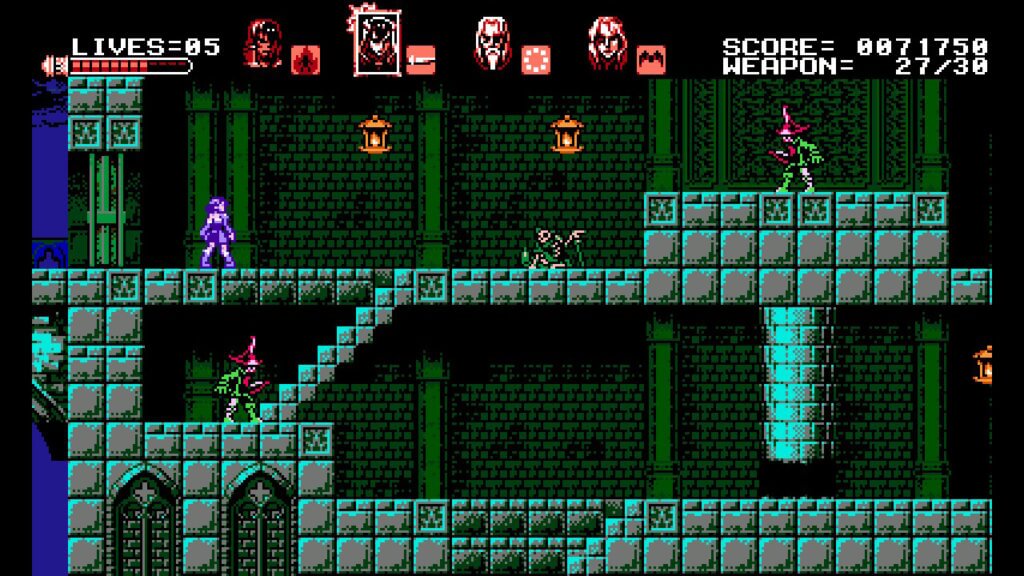The image size is (1024, 576).
Task: Activate the bat subweapon icon
Action: tap(651, 60)
